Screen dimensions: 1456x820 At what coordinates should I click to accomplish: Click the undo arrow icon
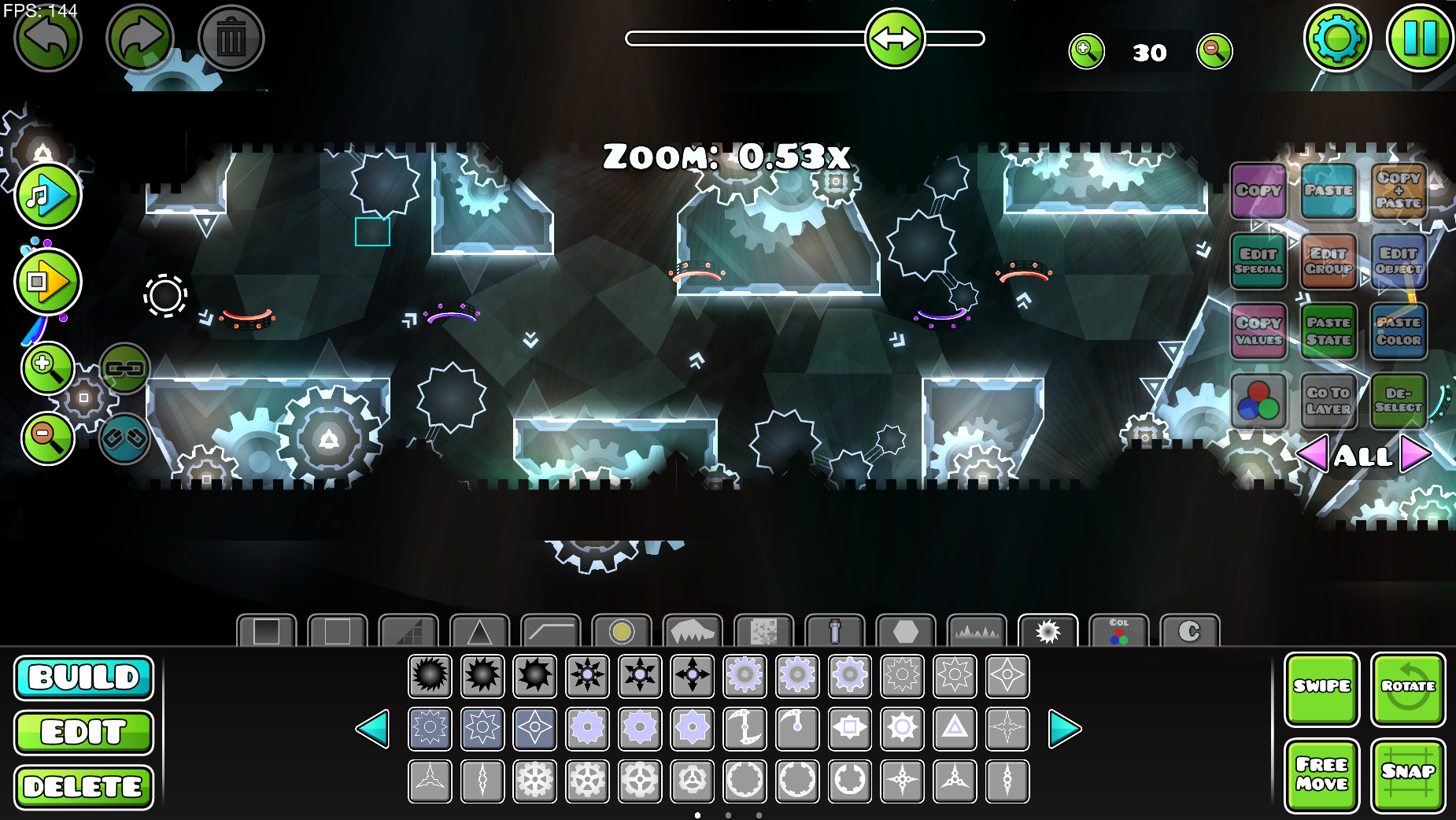pos(46,37)
